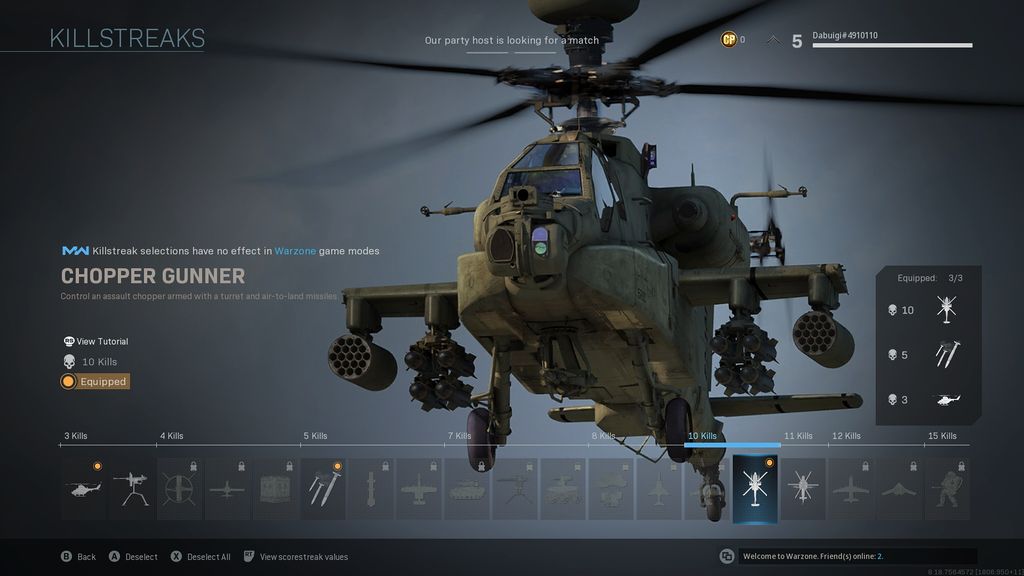
Task: Choose the Shield Turret mounted gun slot
Action: 132,489
